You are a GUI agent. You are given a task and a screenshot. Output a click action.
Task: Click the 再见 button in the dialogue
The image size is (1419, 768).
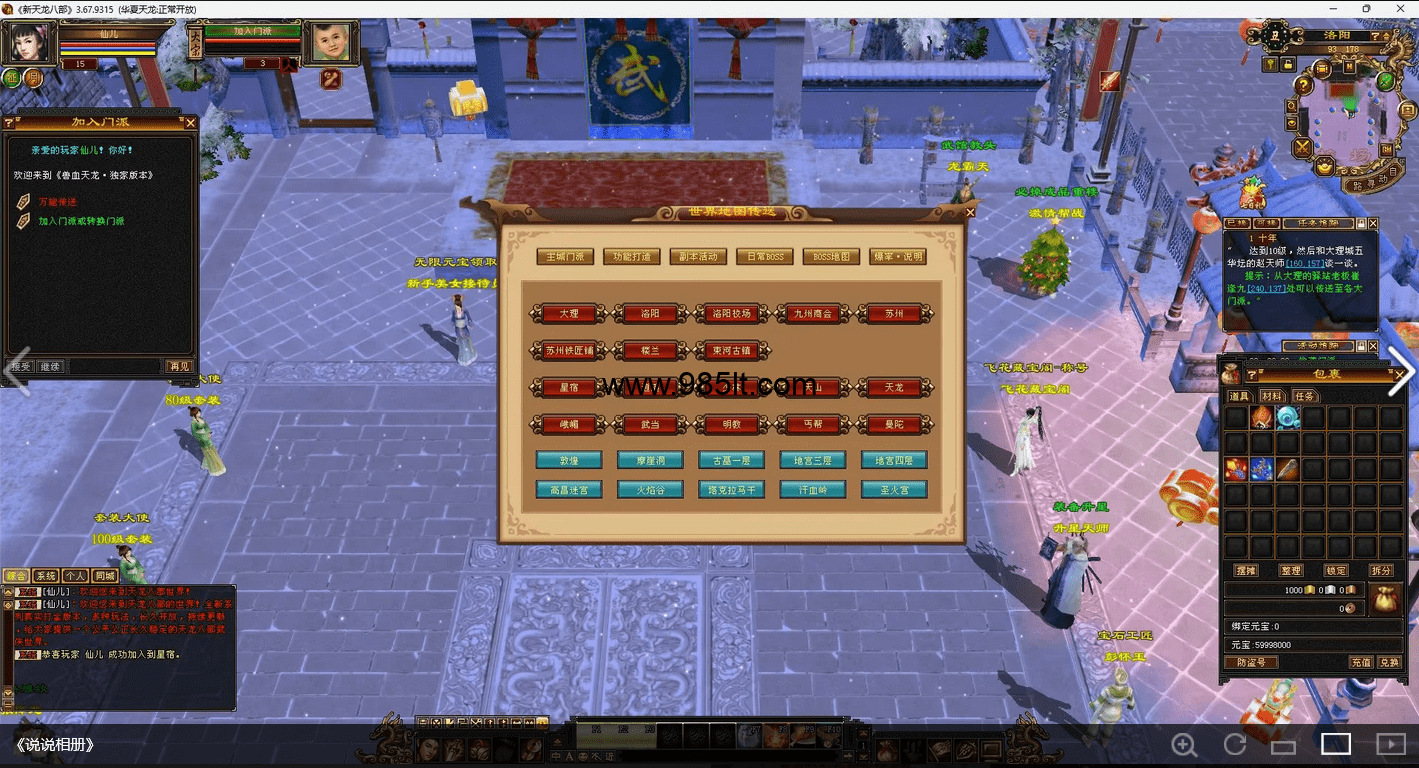[x=178, y=367]
